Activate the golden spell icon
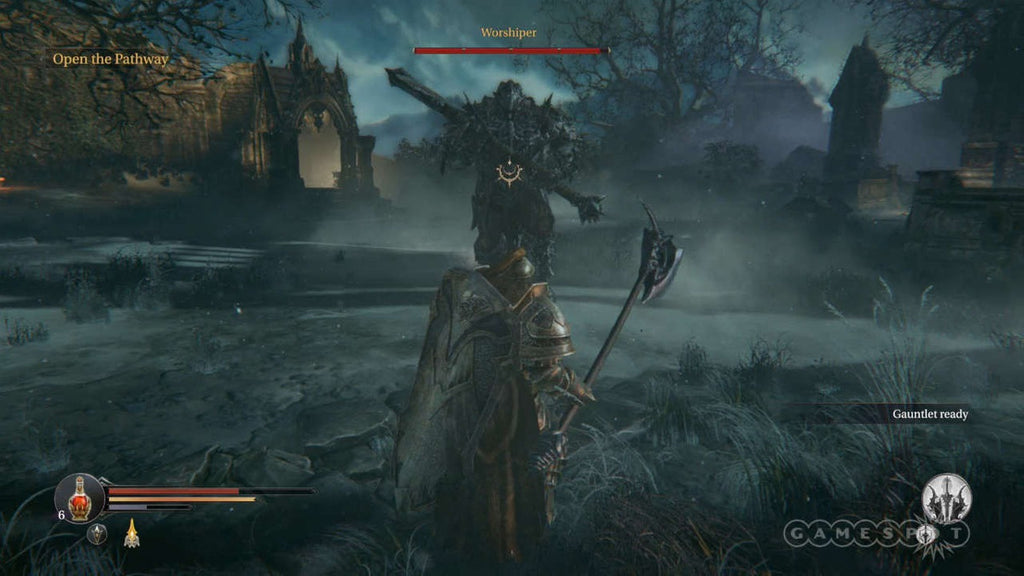This screenshot has width=1024, height=576. (x=130, y=534)
